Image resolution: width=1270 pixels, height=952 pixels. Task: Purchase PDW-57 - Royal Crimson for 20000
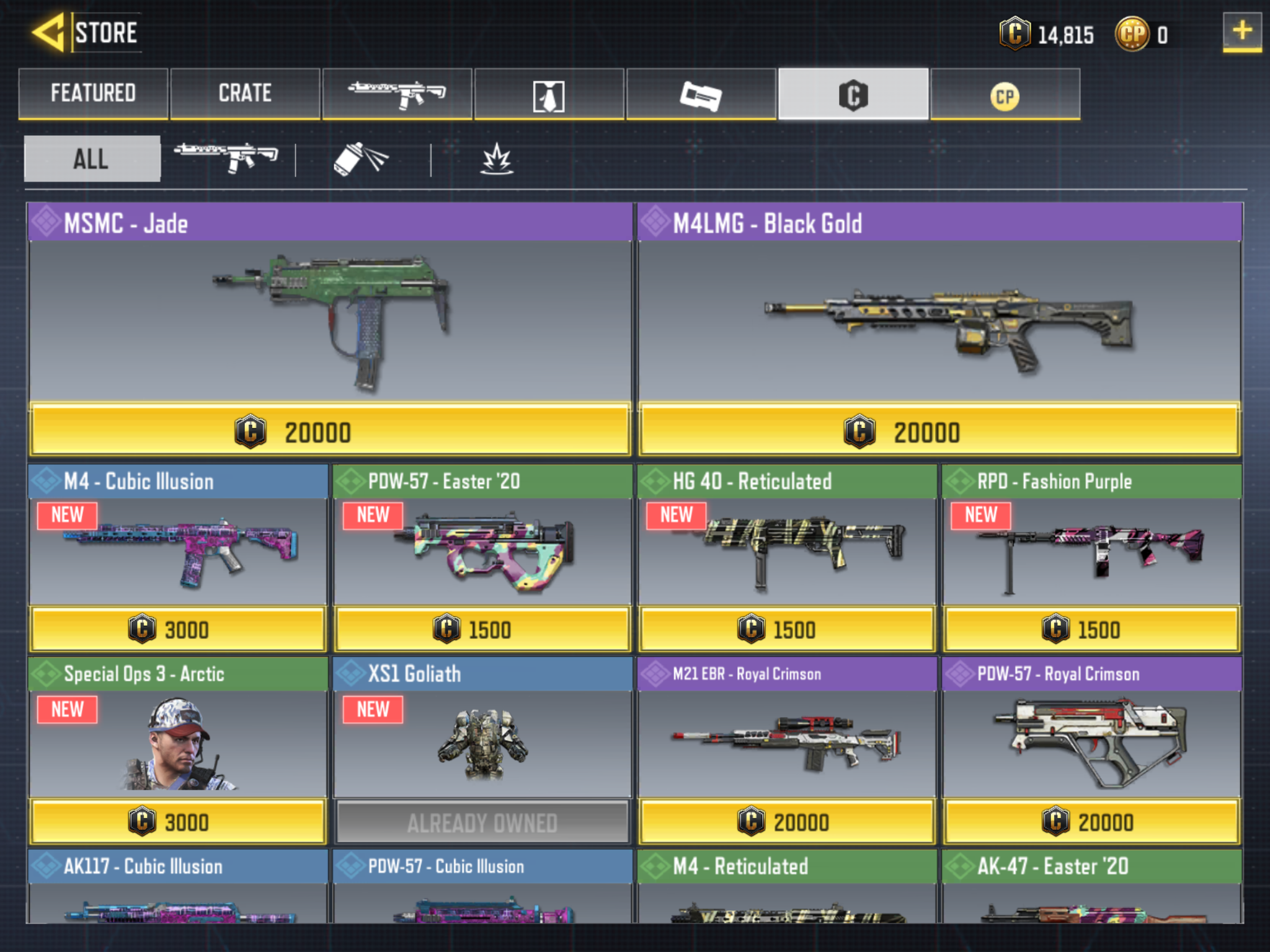tap(1091, 822)
